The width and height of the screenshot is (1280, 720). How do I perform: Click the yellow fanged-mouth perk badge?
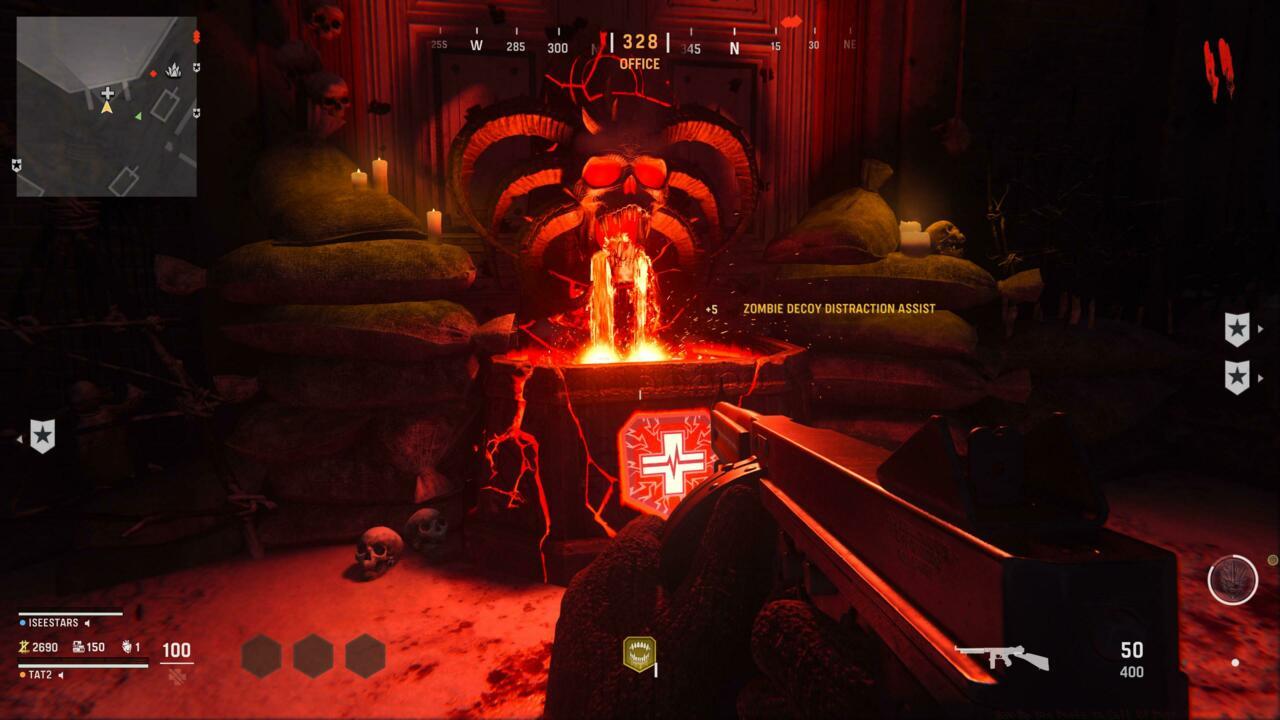click(639, 654)
